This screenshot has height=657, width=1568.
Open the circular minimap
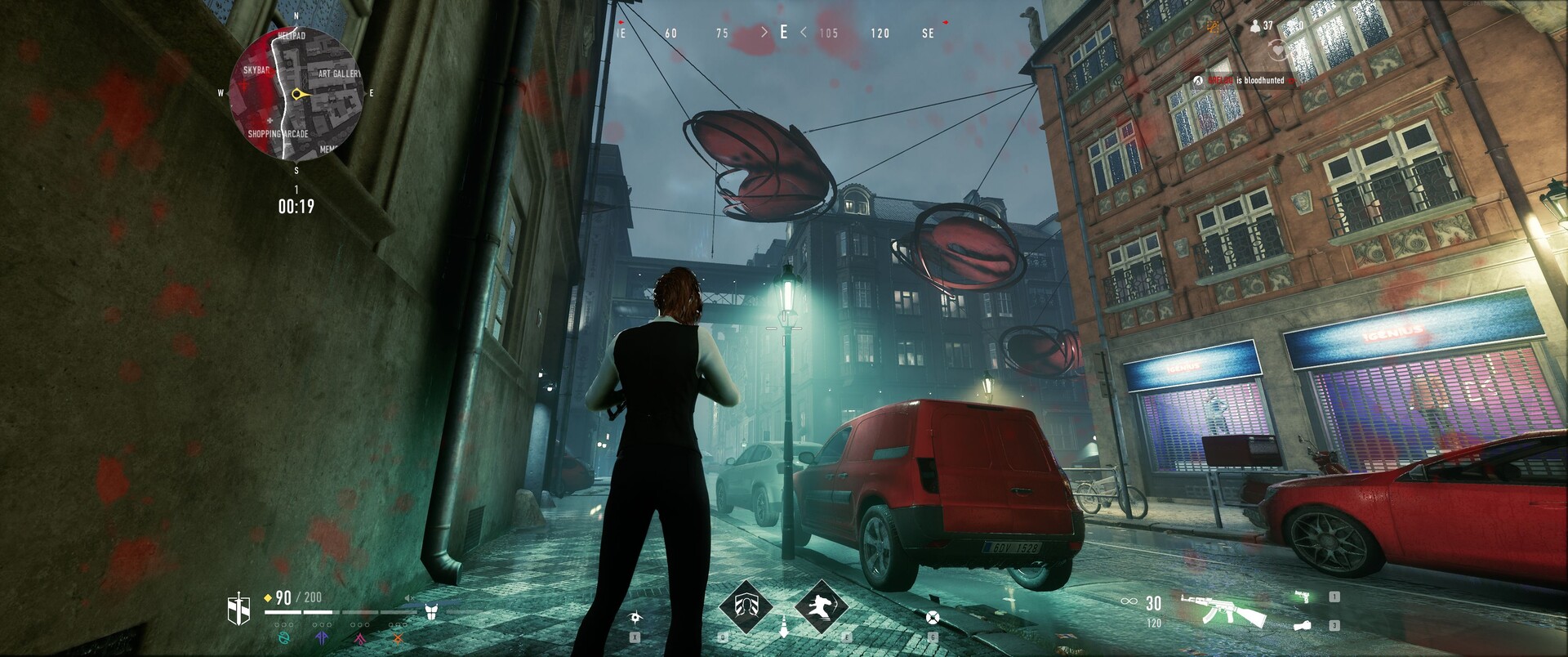point(296,95)
